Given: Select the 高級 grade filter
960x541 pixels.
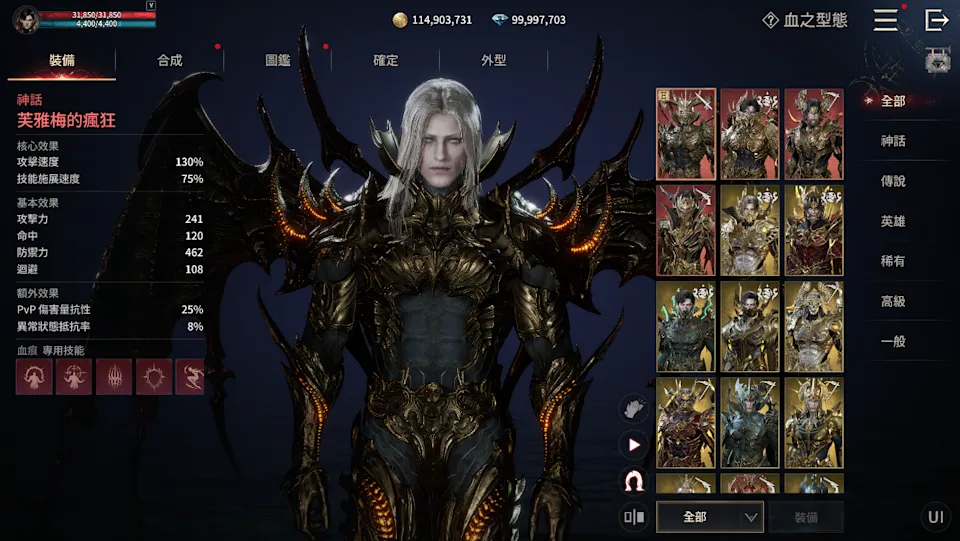Looking at the screenshot, I should pyautogui.click(x=893, y=301).
